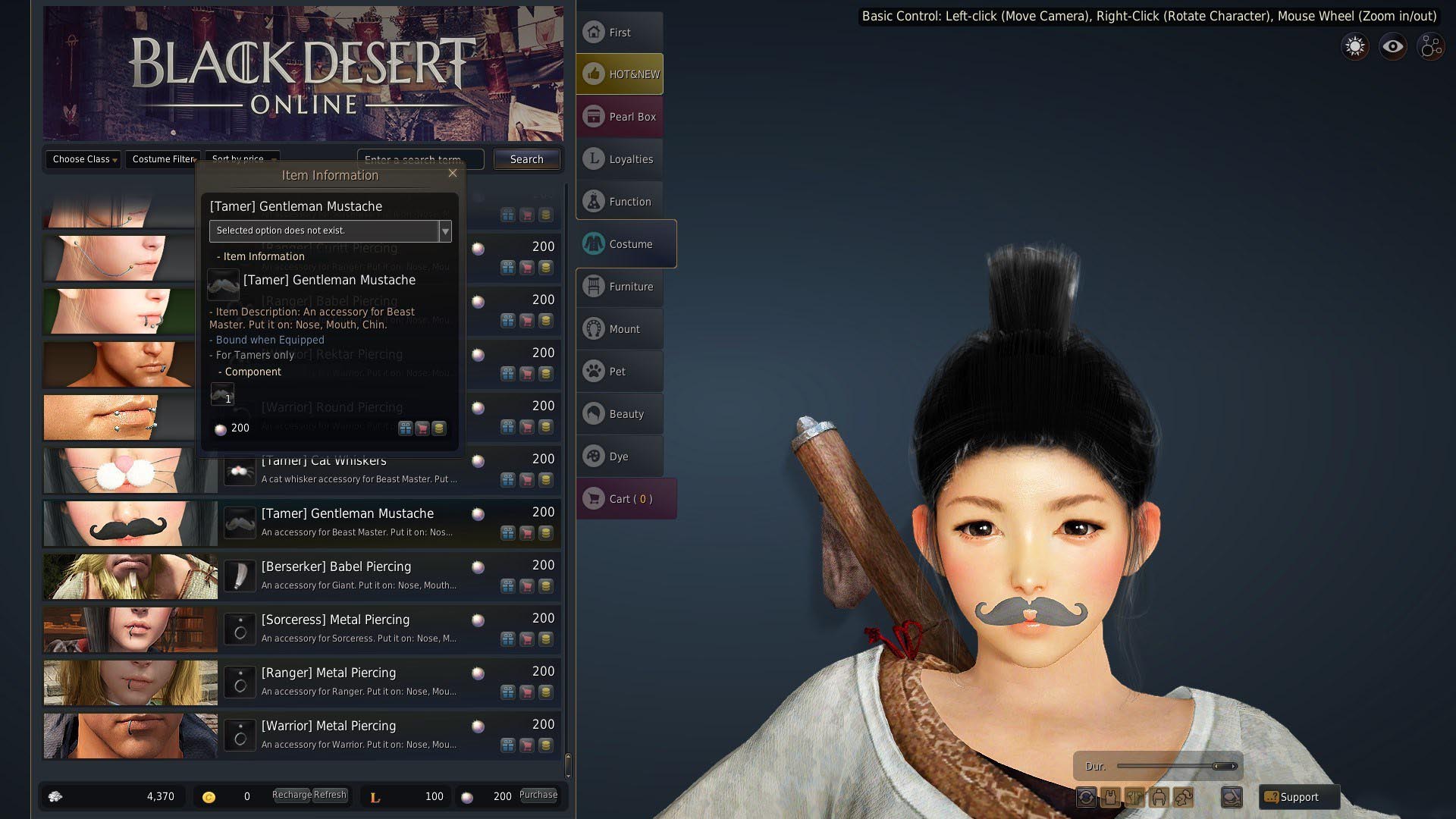Close the Item Information popup
This screenshot has height=819, width=1456.
(x=453, y=173)
